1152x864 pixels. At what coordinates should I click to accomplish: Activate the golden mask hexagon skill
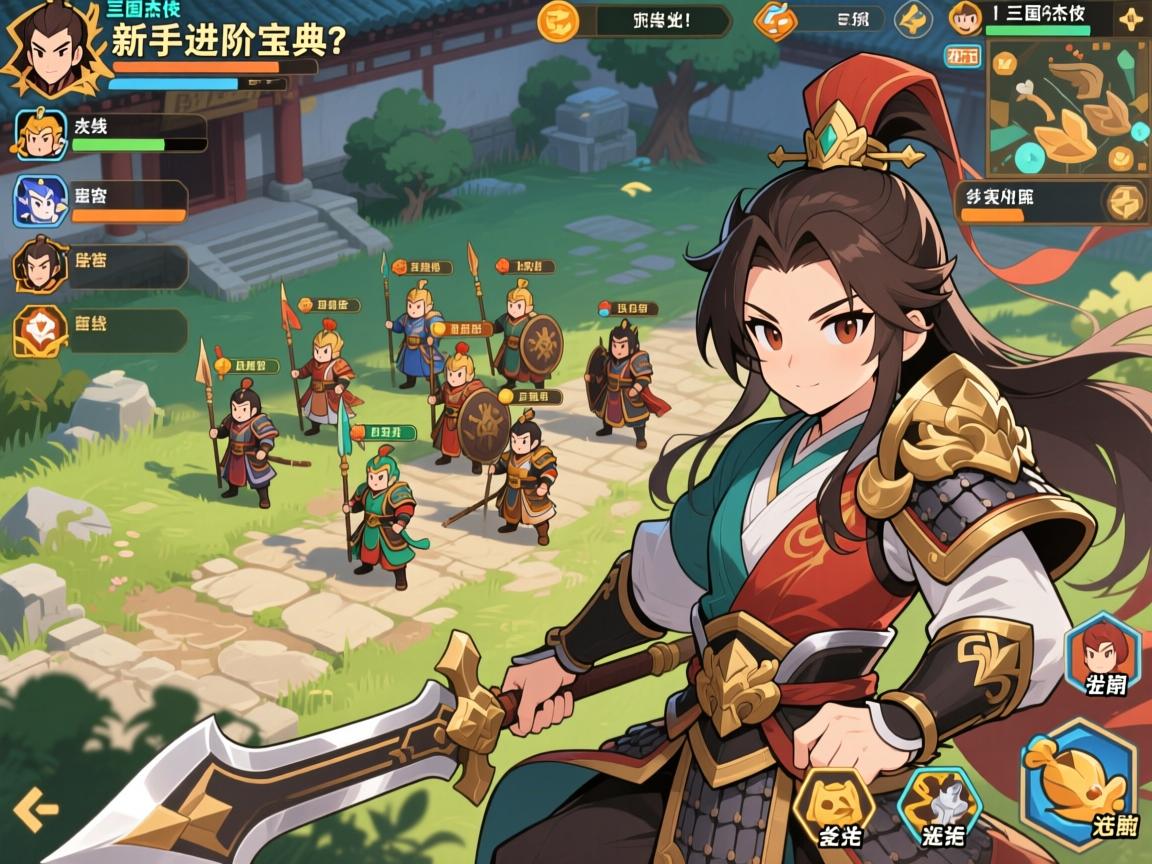pyautogui.click(x=834, y=808)
